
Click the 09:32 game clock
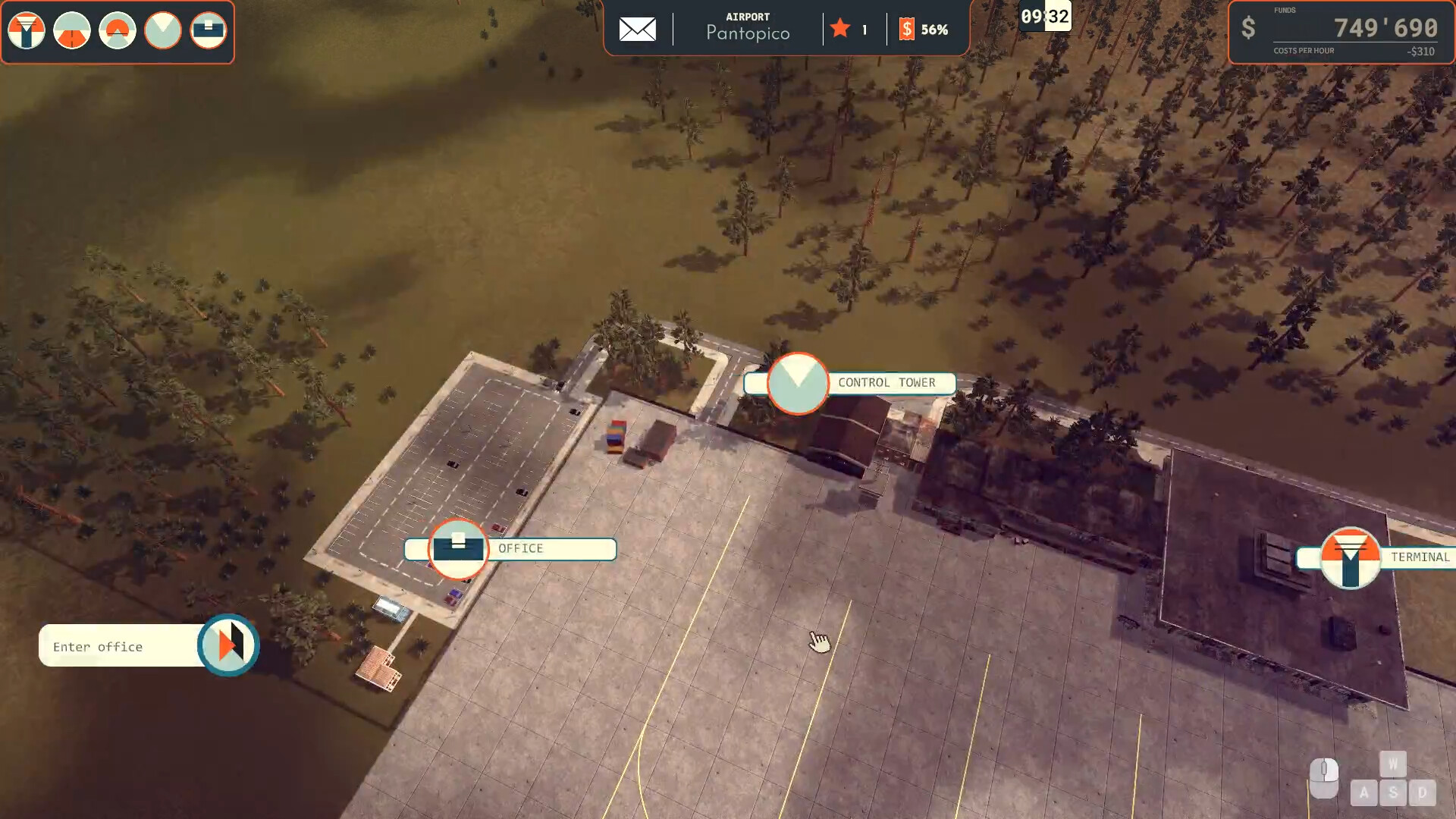pyautogui.click(x=1045, y=18)
